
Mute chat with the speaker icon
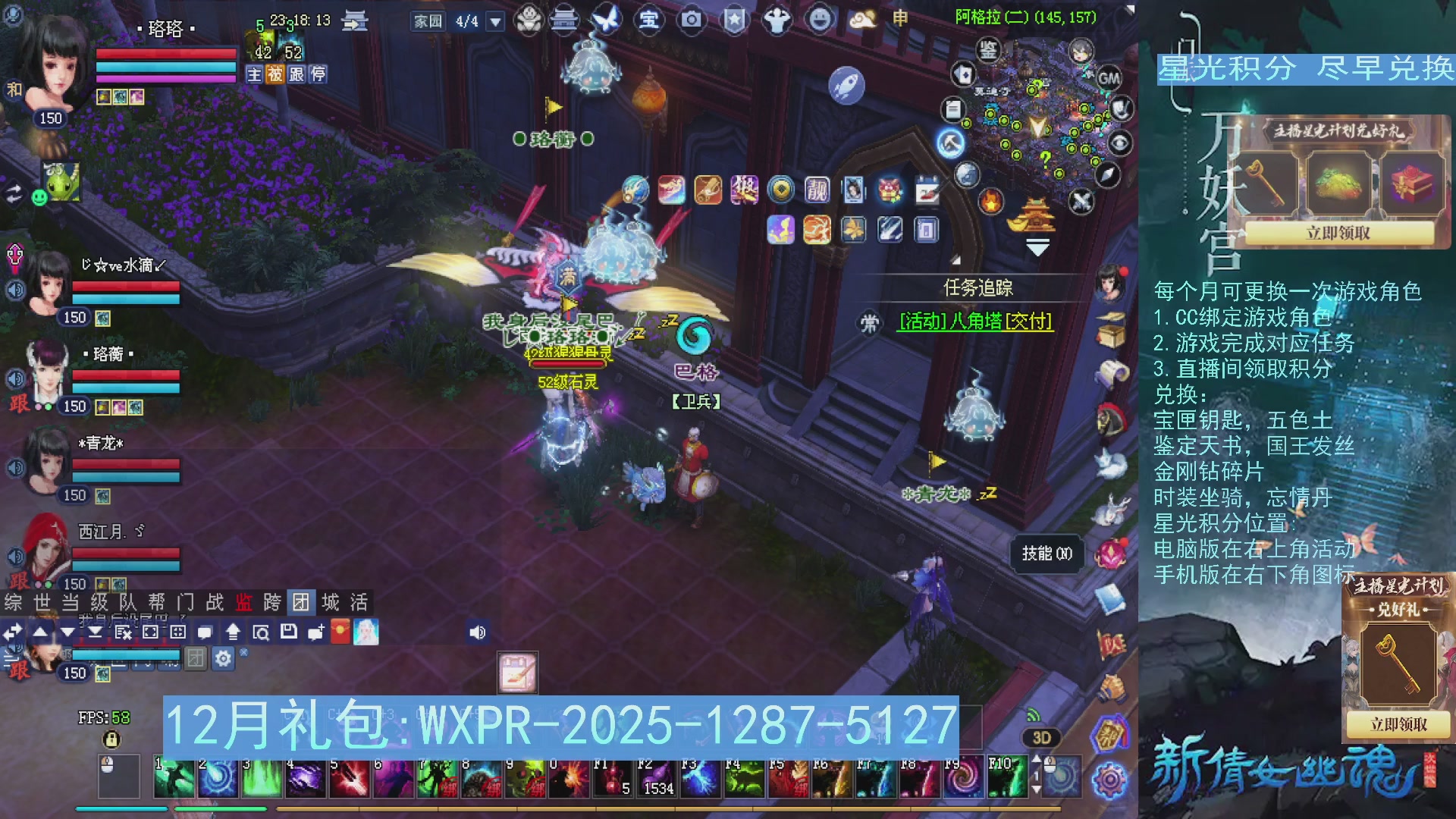tap(477, 632)
